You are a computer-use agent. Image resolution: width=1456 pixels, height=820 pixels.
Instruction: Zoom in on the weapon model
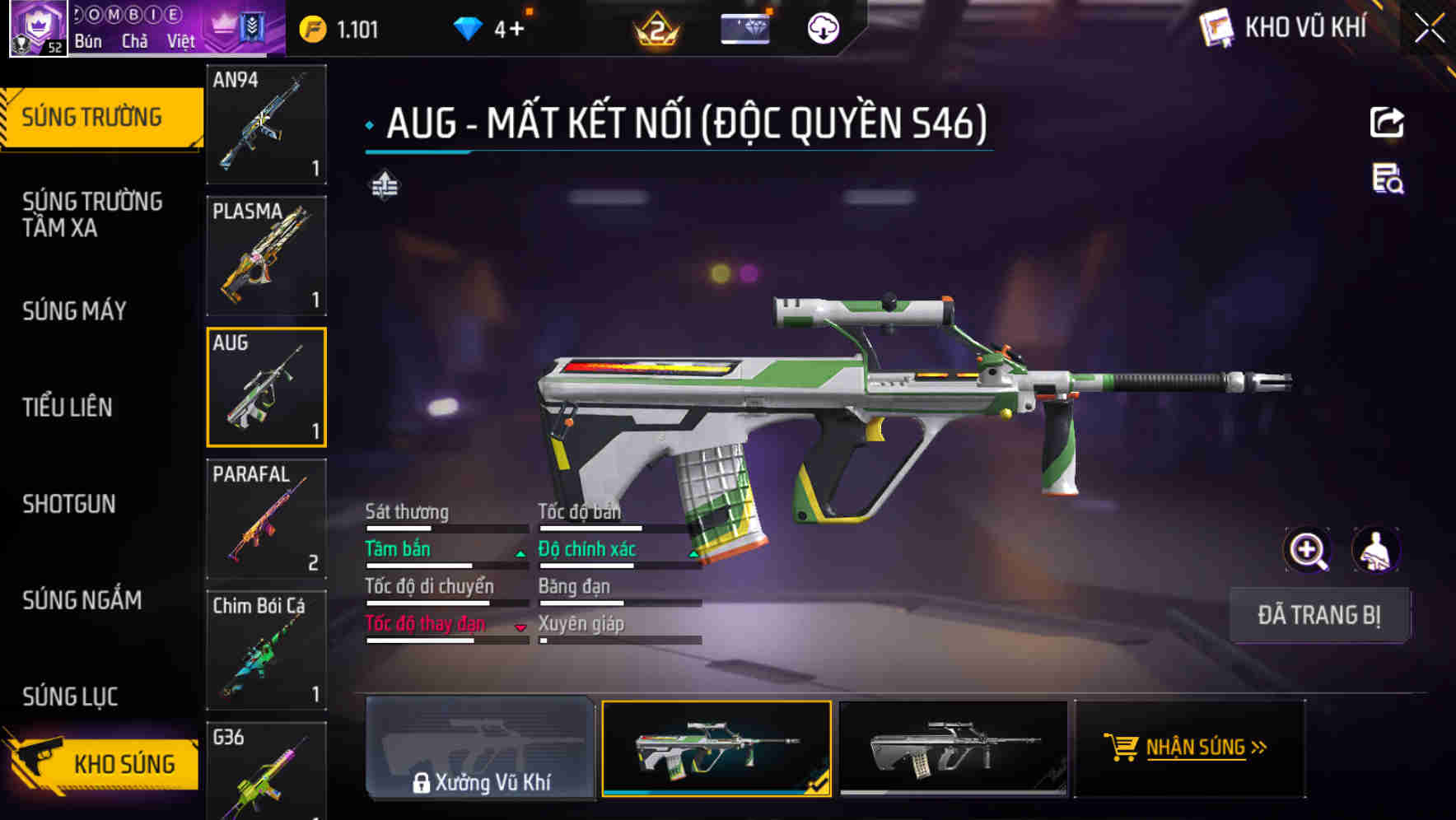(1307, 550)
